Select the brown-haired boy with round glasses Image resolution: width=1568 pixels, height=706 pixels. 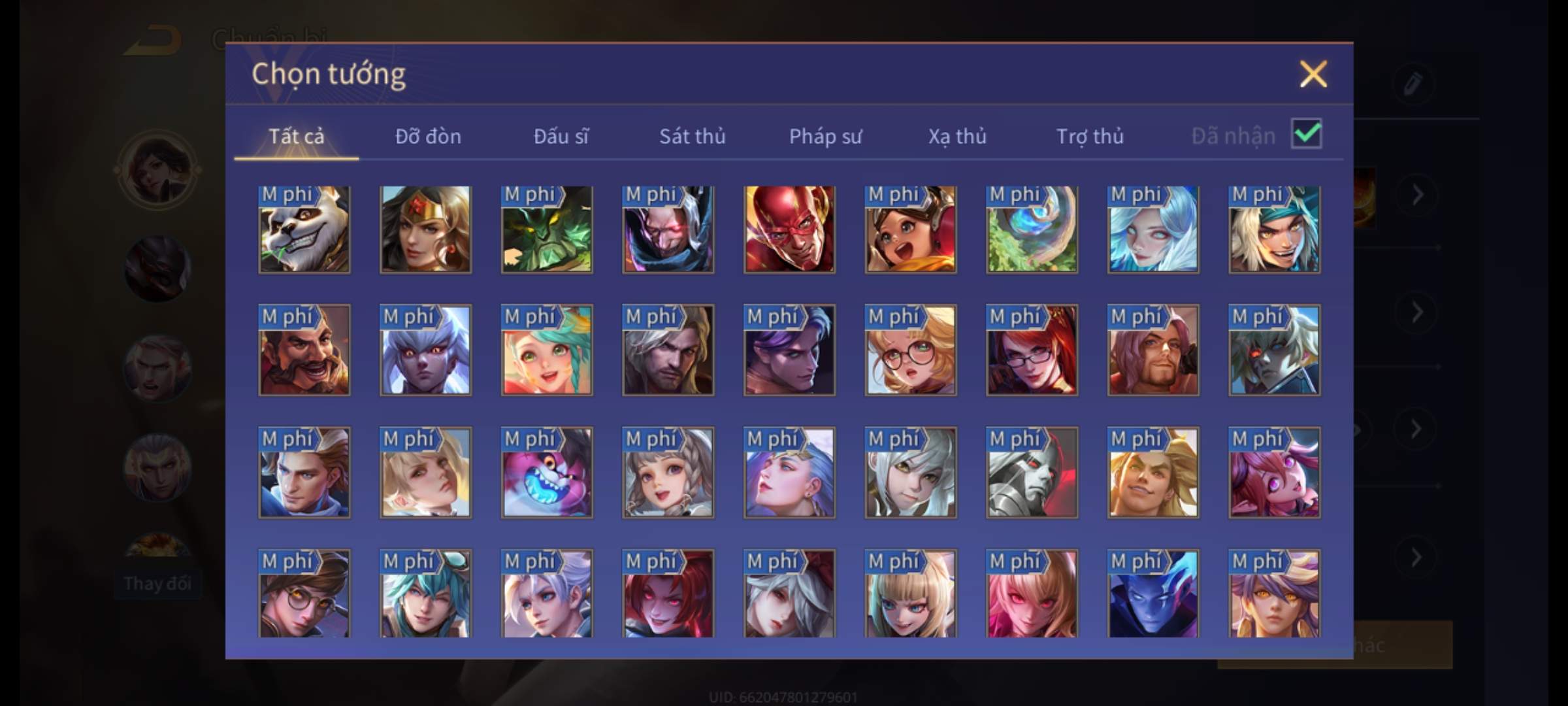304,594
